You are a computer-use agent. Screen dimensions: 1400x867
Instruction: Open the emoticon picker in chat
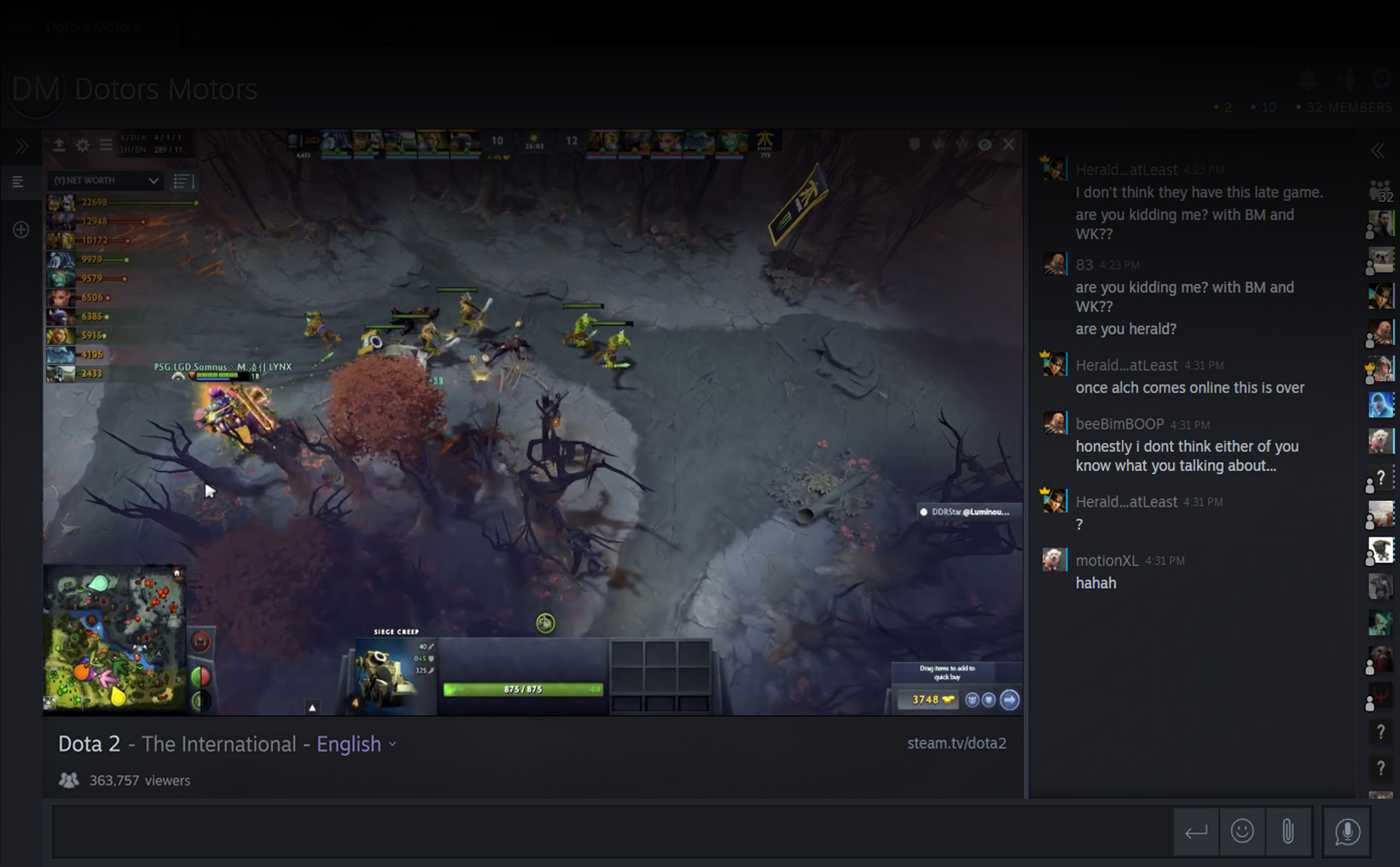[x=1242, y=832]
